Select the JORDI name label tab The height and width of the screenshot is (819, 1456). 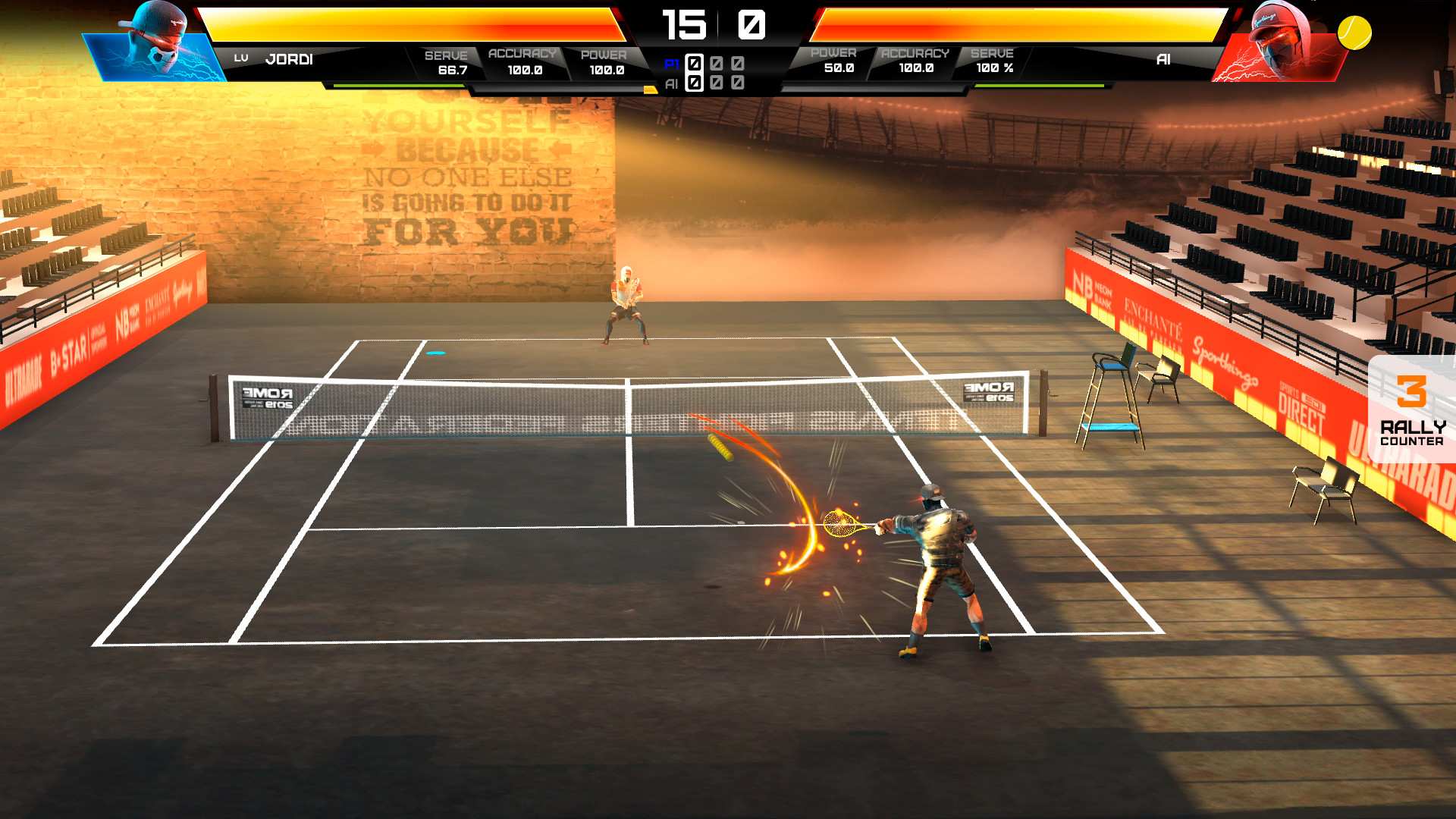point(288,58)
